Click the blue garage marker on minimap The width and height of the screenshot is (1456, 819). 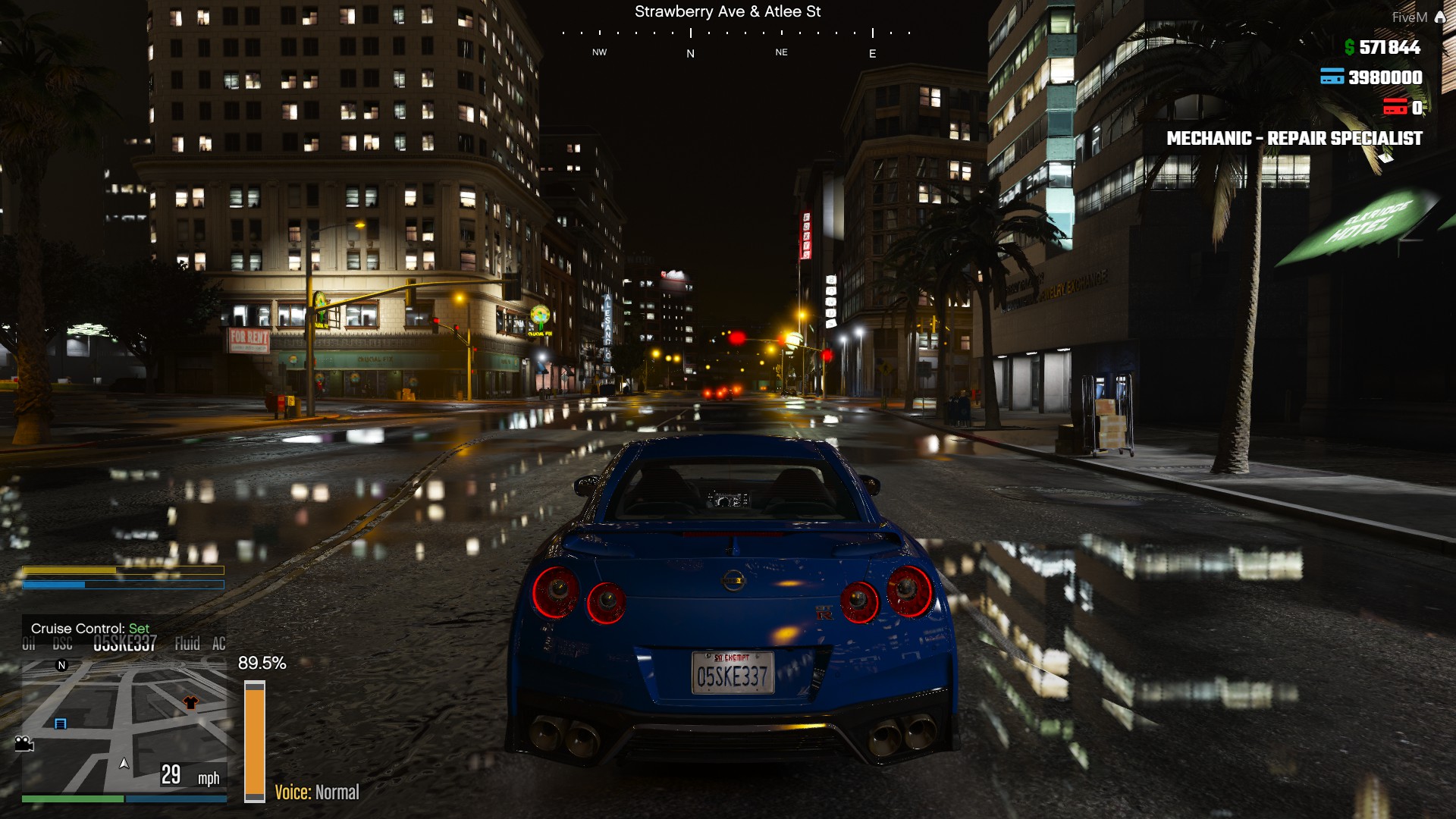tap(61, 723)
